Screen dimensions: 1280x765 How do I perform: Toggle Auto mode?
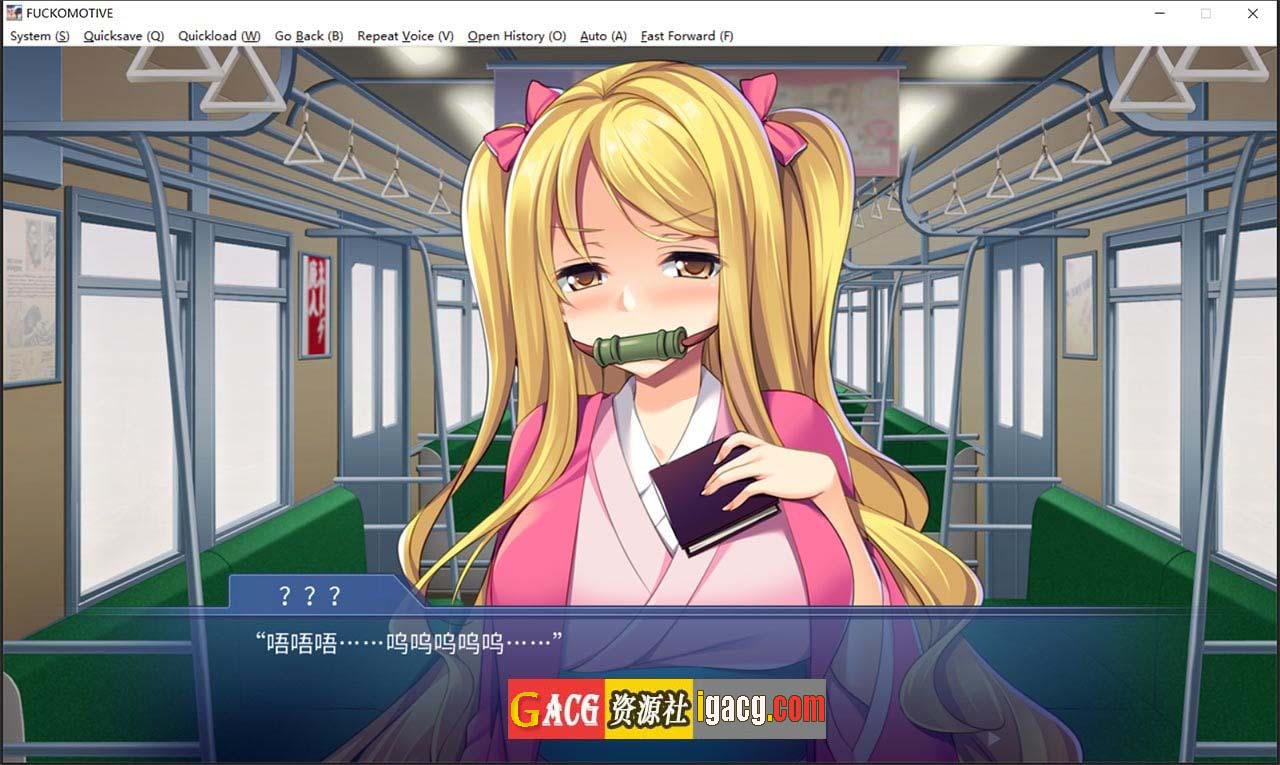tap(603, 36)
